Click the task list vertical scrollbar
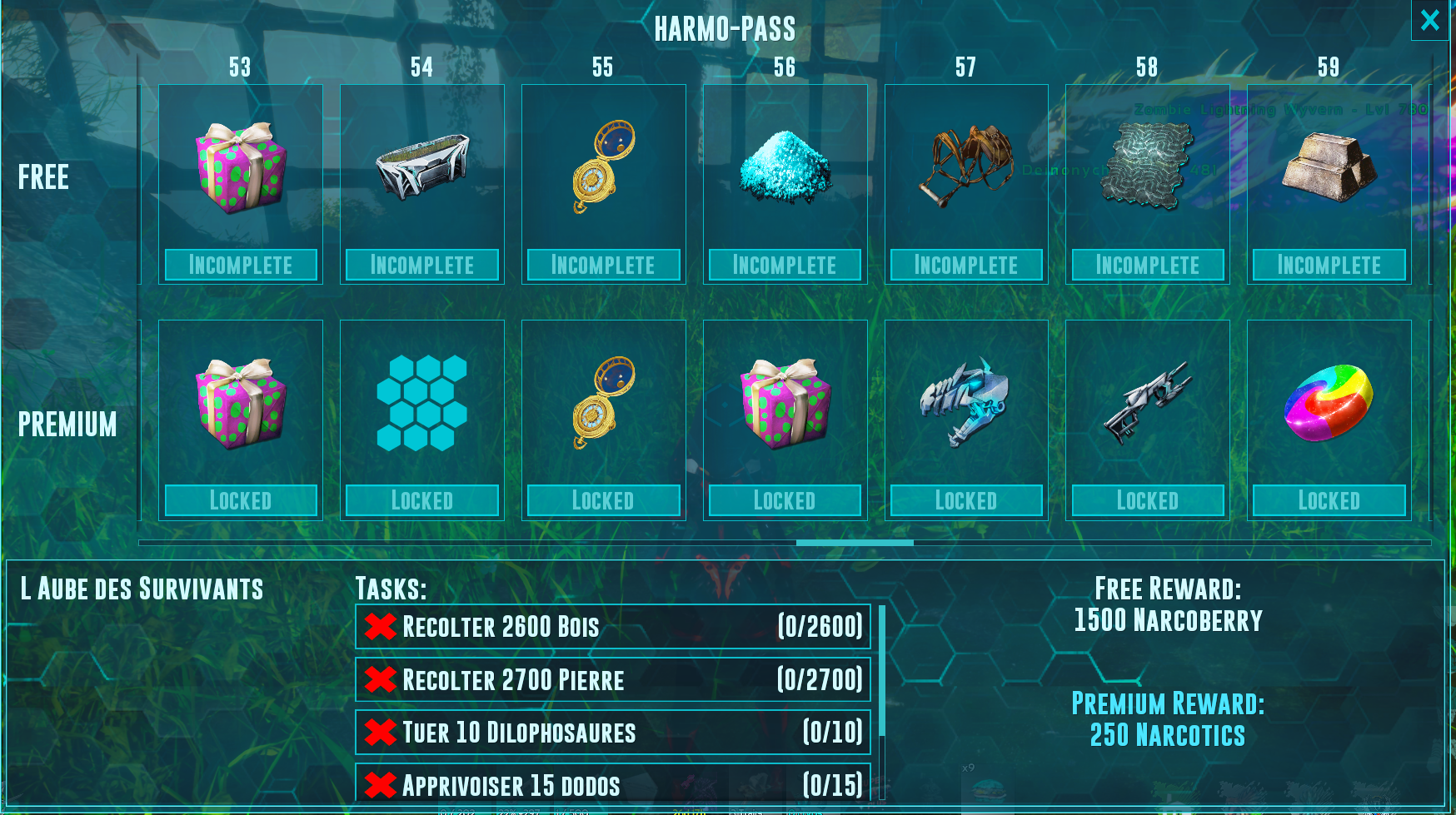This screenshot has height=815, width=1456. pos(882,671)
